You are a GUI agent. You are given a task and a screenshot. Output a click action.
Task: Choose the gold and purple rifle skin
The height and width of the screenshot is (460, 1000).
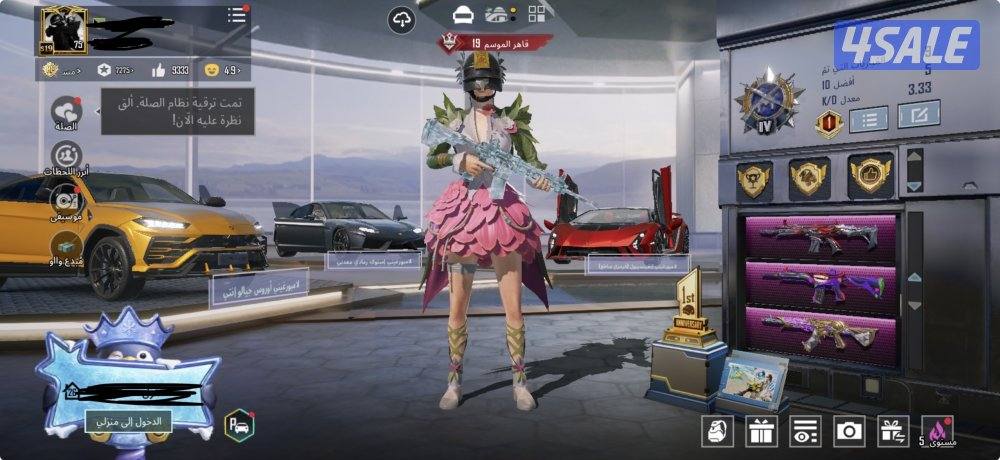click(x=820, y=330)
